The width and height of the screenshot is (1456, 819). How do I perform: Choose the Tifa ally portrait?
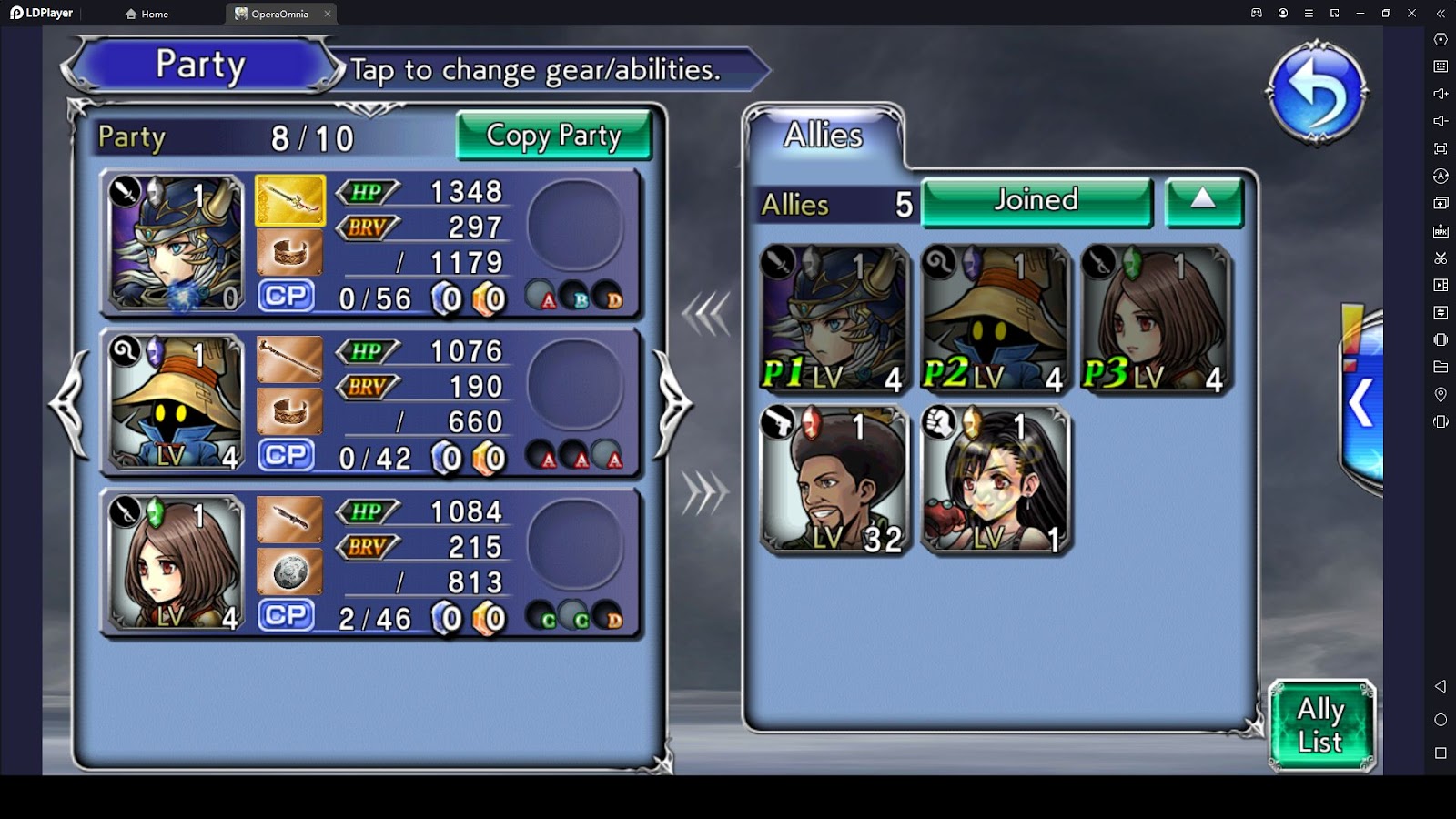(x=995, y=480)
